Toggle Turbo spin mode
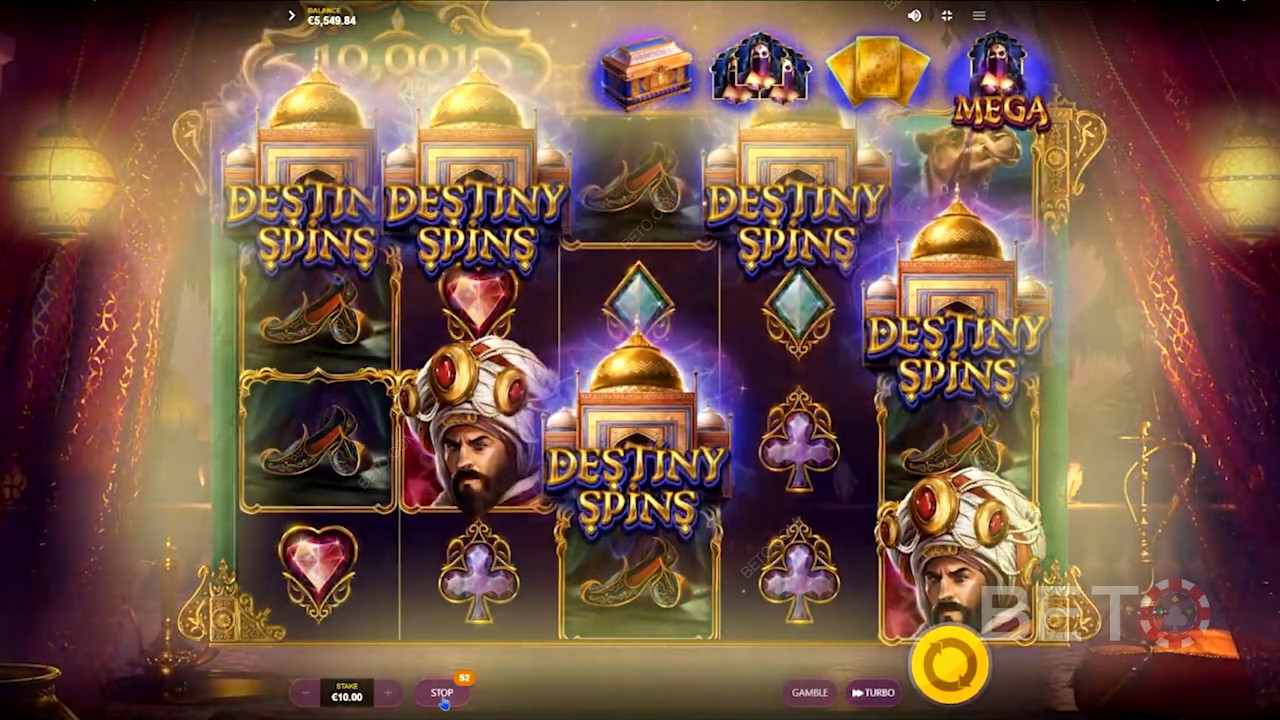This screenshot has height=720, width=1280. 872,693
